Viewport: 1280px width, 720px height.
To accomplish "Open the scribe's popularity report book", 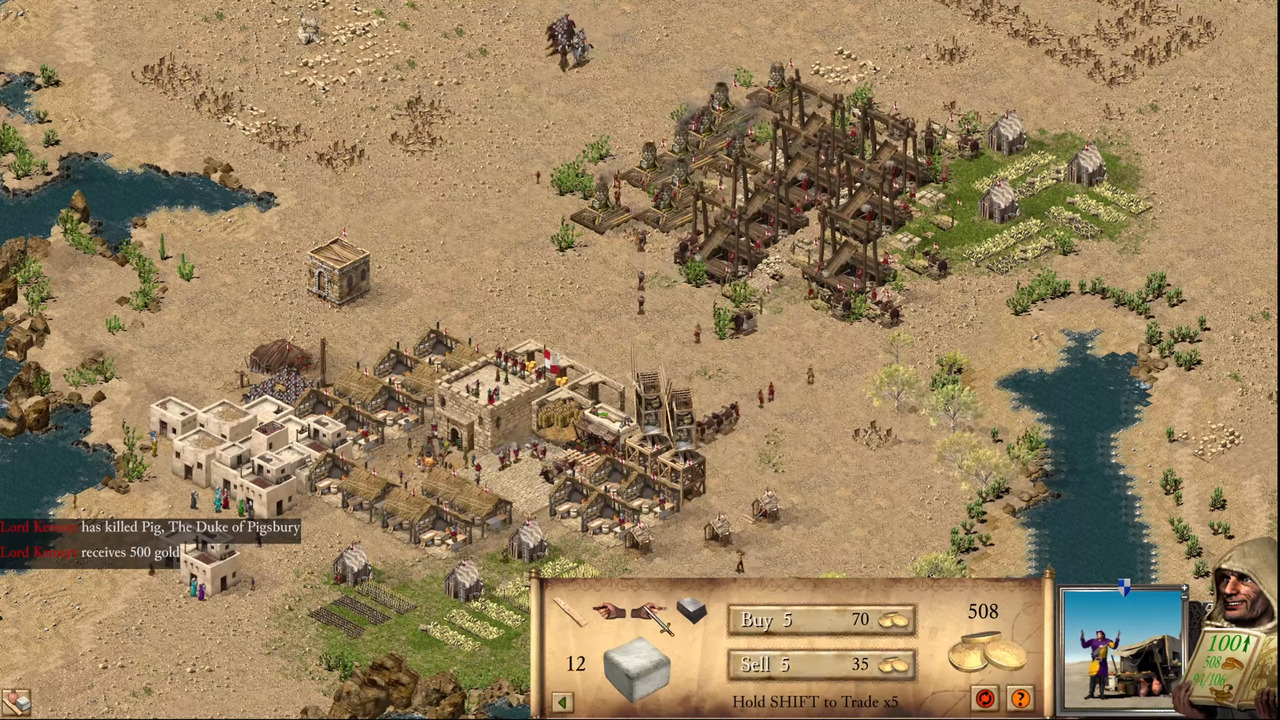I will [1228, 665].
